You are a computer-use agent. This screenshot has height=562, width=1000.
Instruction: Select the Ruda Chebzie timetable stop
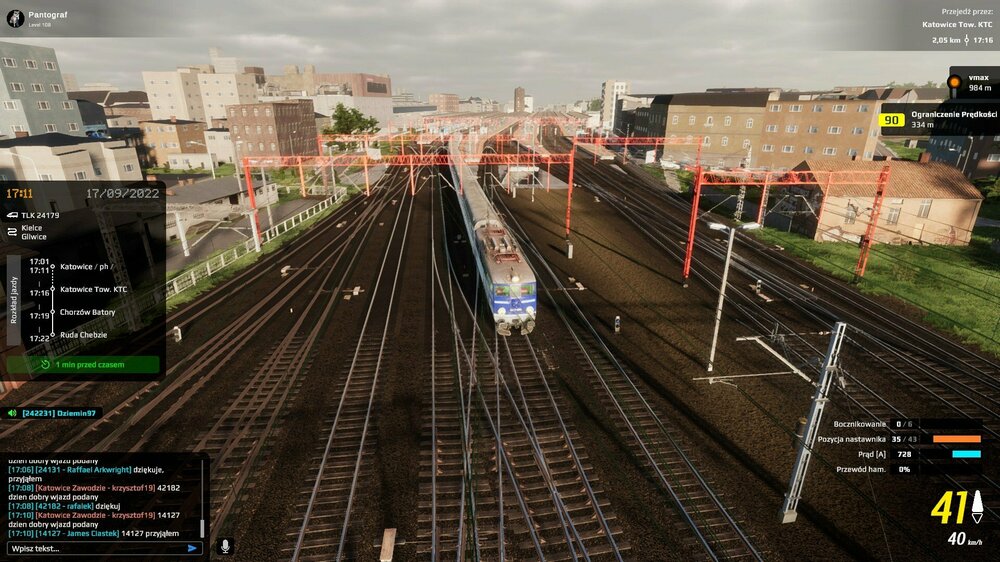(x=85, y=336)
